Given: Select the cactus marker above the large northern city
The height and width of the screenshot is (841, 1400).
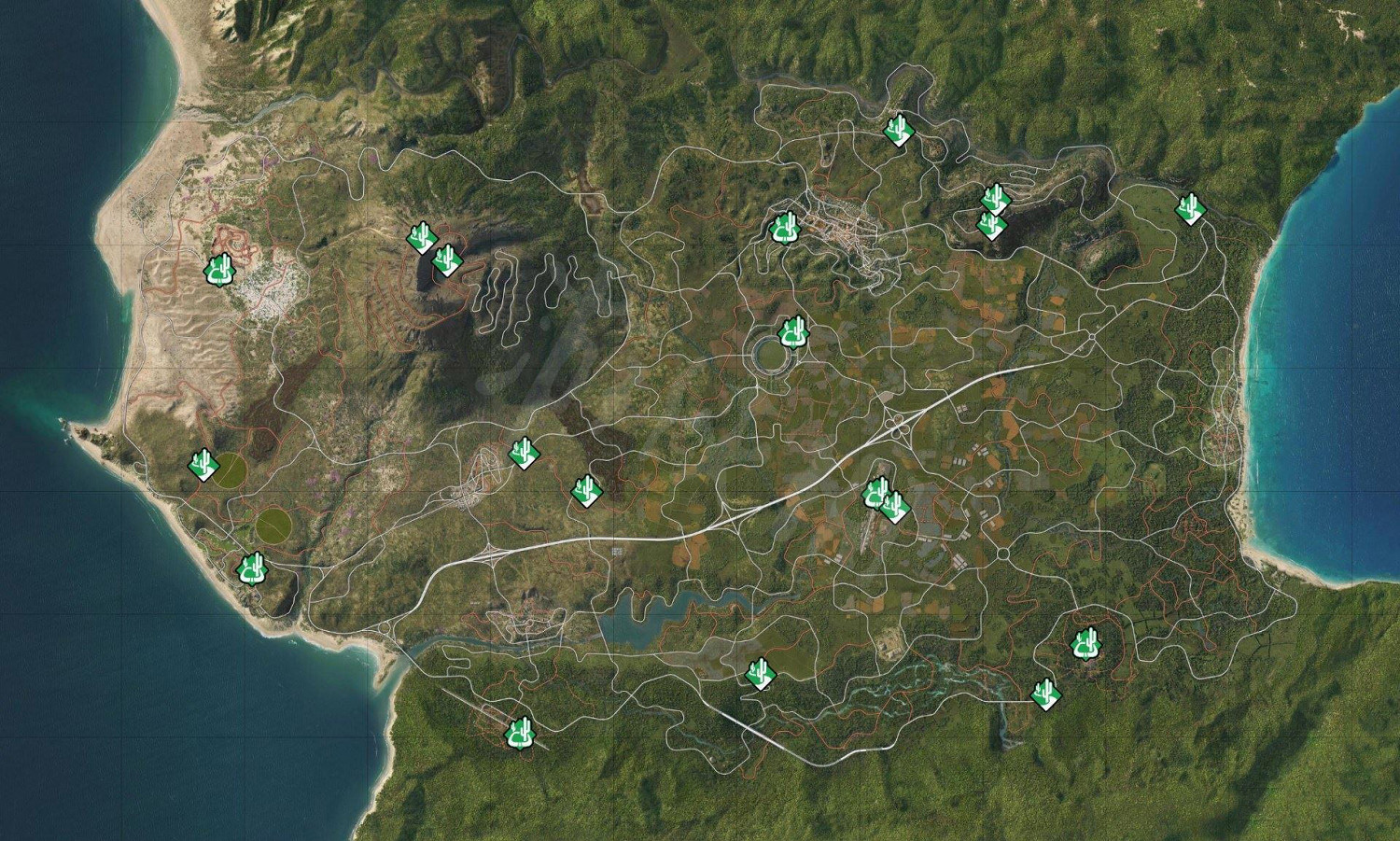Looking at the screenshot, I should pyautogui.click(x=787, y=227).
